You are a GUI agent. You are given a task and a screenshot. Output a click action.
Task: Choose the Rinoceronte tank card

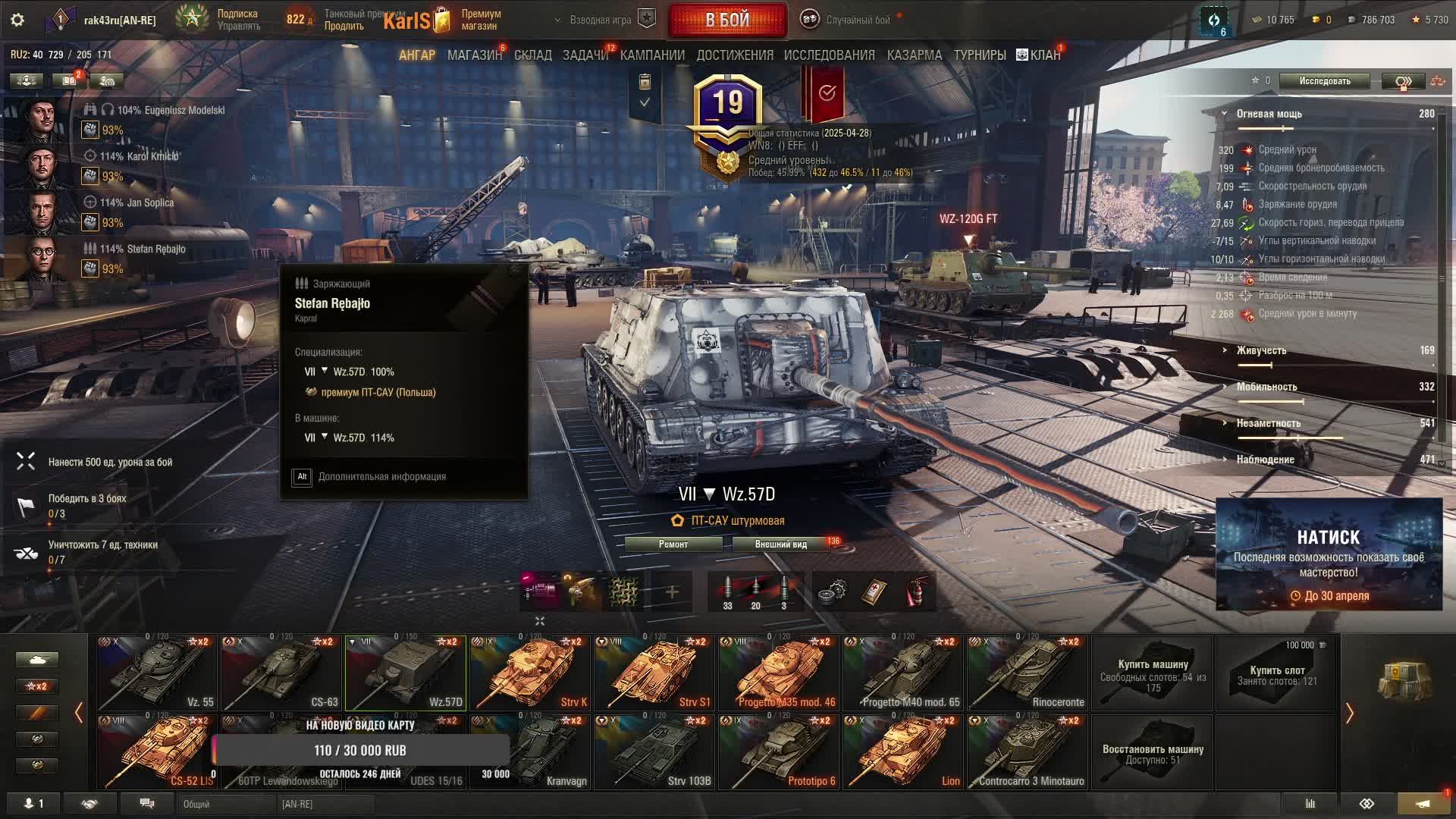click(1028, 673)
